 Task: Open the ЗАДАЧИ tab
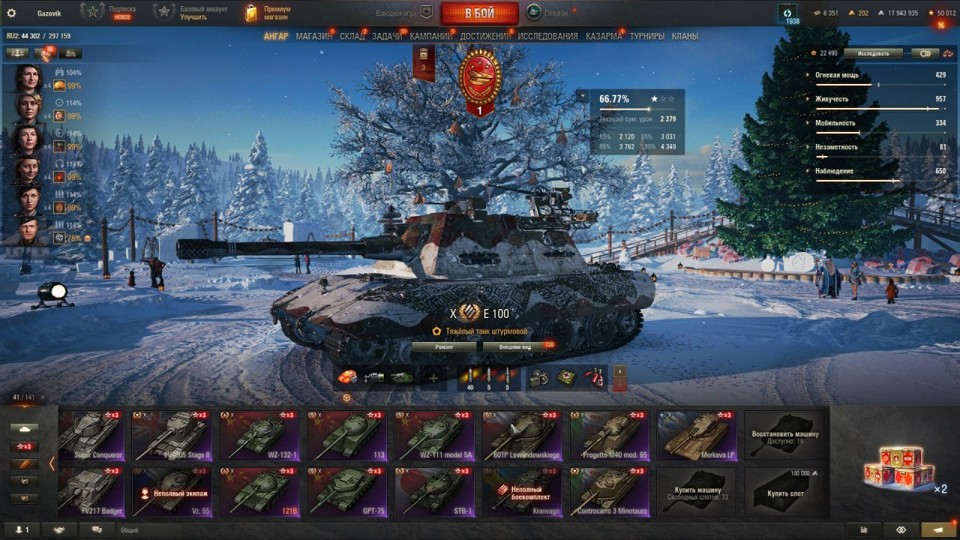point(386,36)
